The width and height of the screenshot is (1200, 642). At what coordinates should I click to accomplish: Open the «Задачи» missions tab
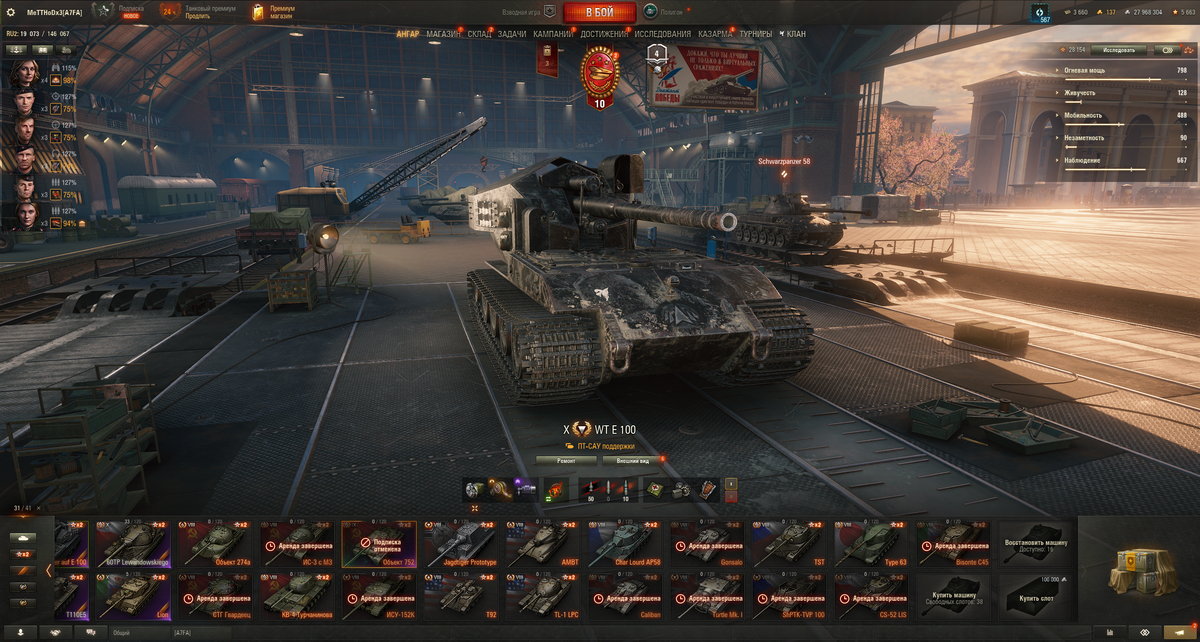point(512,34)
